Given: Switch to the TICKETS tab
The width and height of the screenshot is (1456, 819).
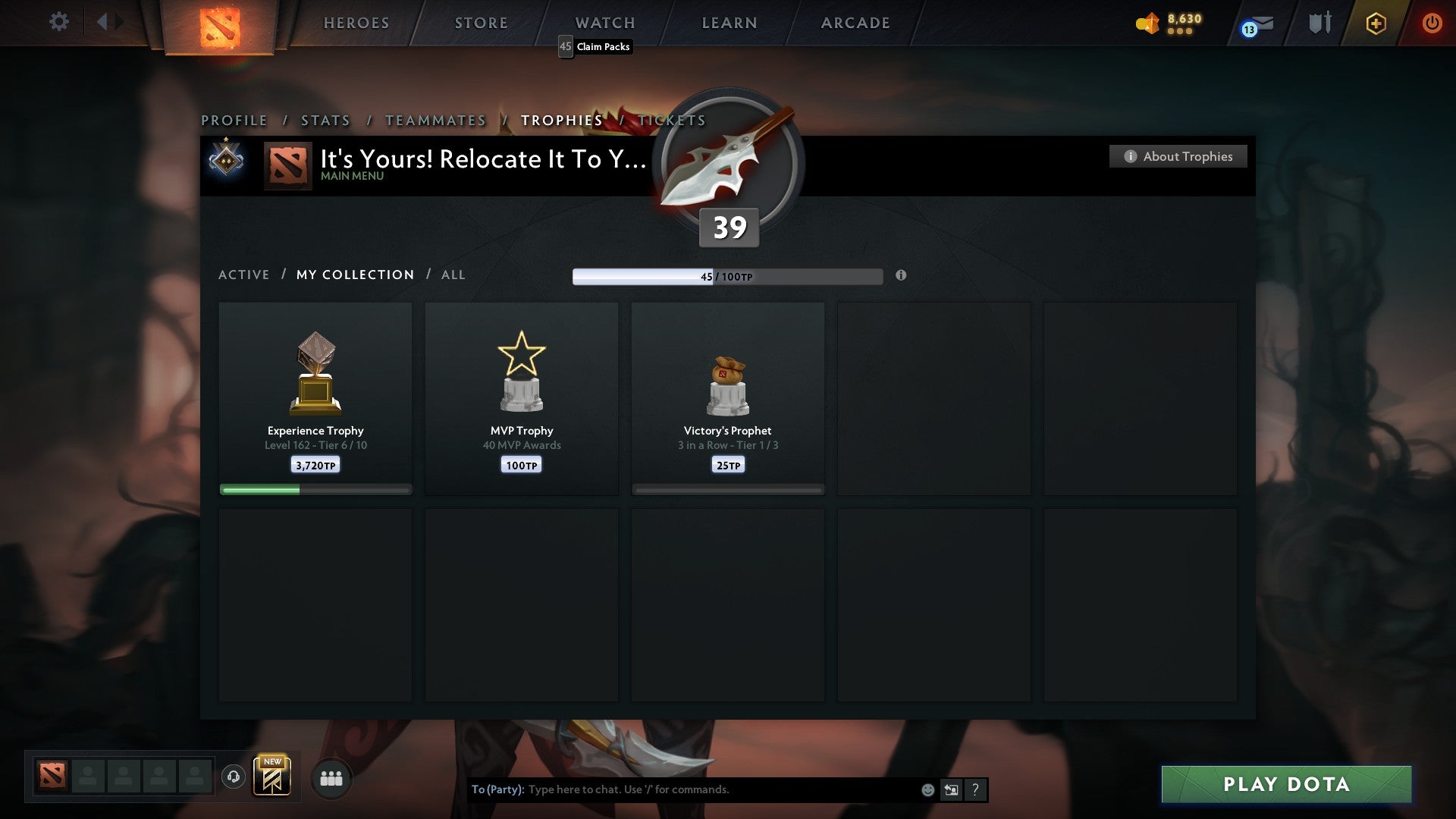Looking at the screenshot, I should [671, 120].
